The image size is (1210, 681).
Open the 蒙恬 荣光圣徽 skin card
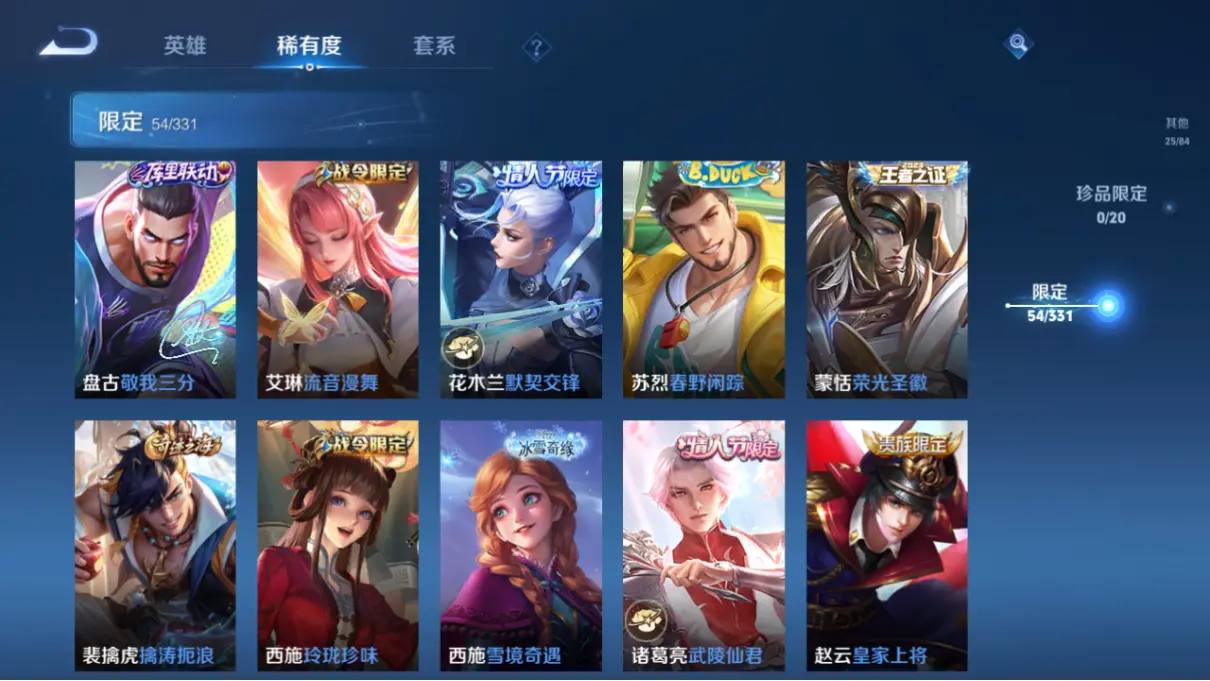[887, 279]
